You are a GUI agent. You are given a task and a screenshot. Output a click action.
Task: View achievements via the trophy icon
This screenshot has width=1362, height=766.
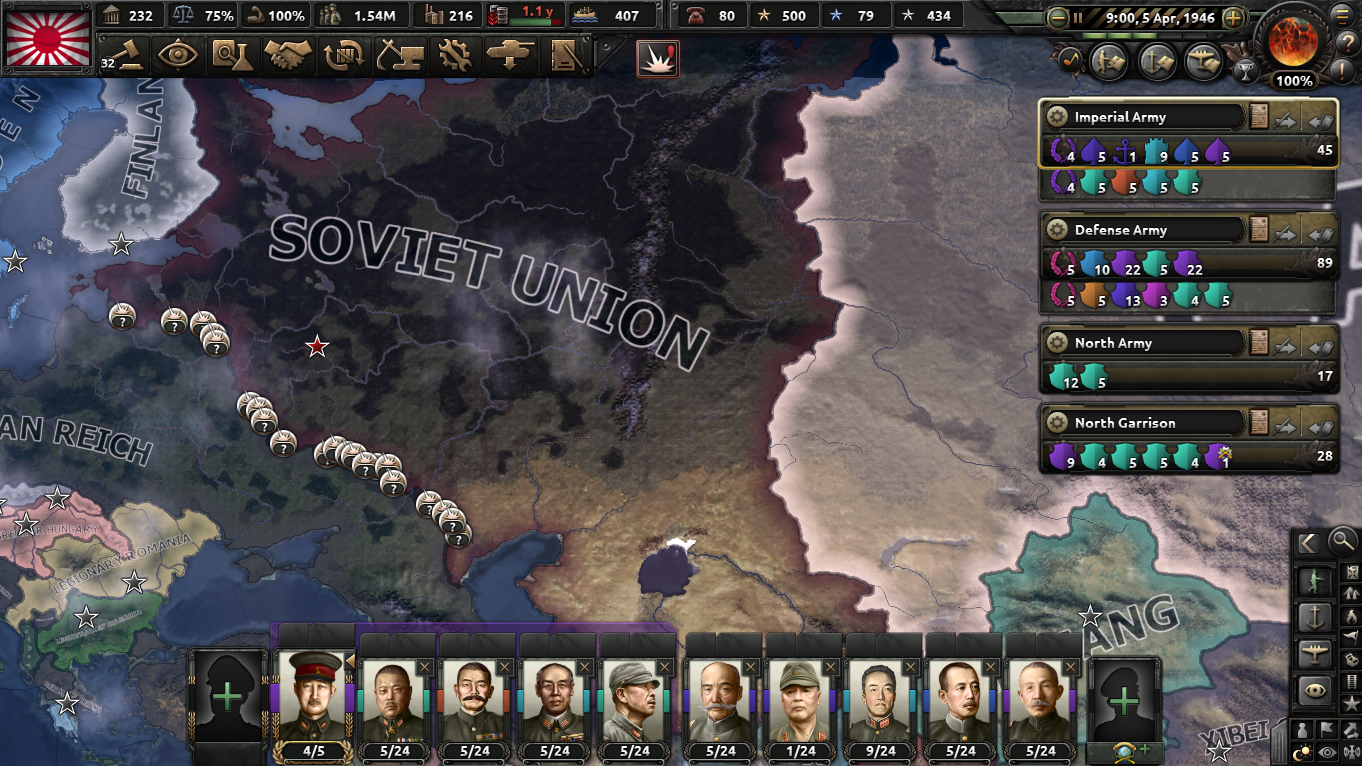(1246, 71)
